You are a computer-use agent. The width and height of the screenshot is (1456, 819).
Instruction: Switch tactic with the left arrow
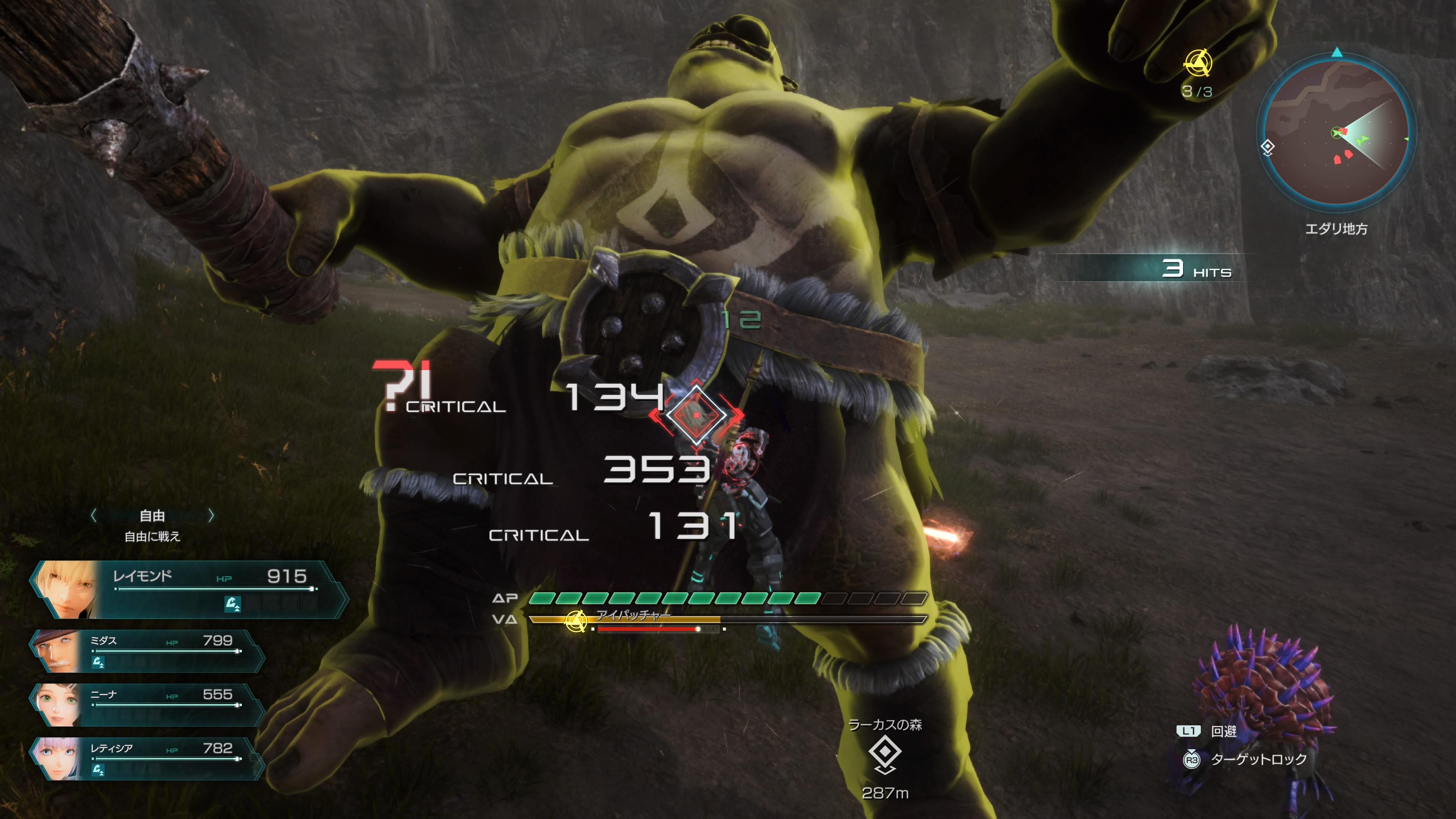(x=94, y=516)
